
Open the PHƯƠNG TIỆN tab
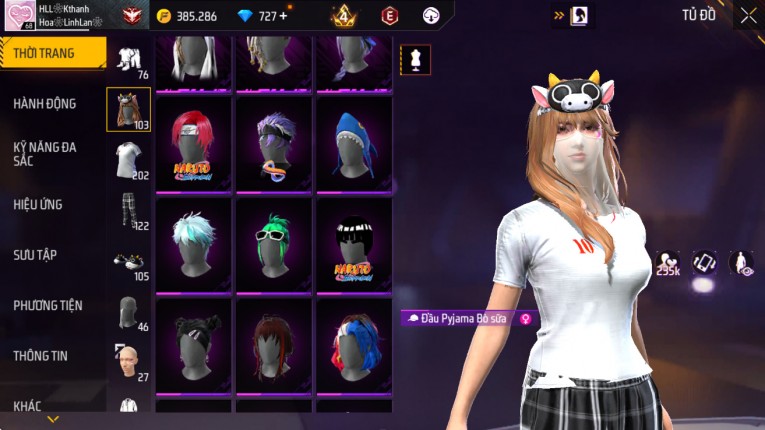tap(48, 305)
